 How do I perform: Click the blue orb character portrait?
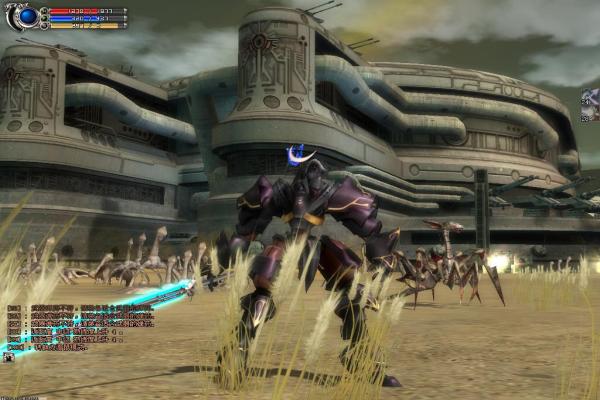click(27, 16)
